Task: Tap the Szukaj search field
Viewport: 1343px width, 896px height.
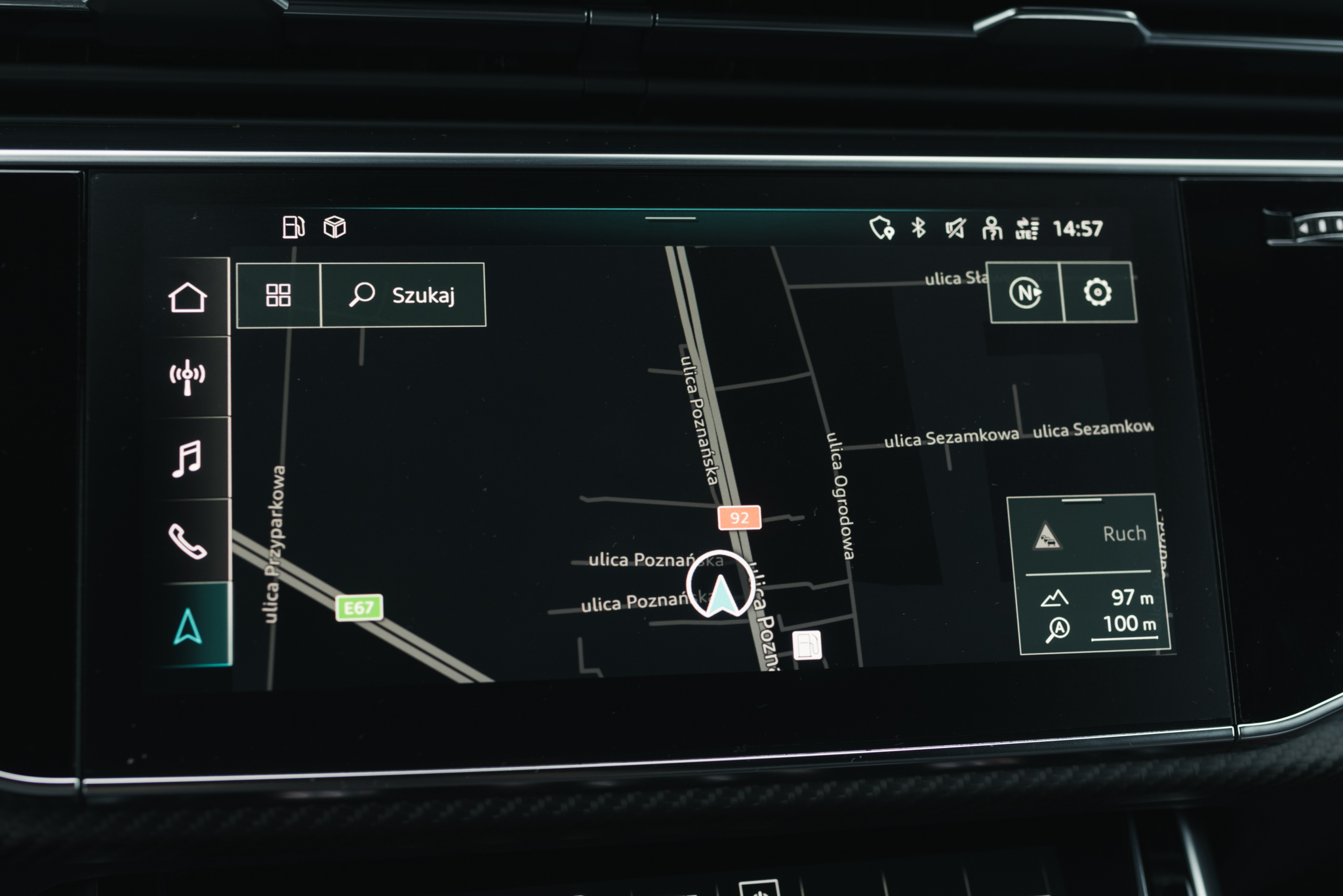Action: tap(403, 295)
